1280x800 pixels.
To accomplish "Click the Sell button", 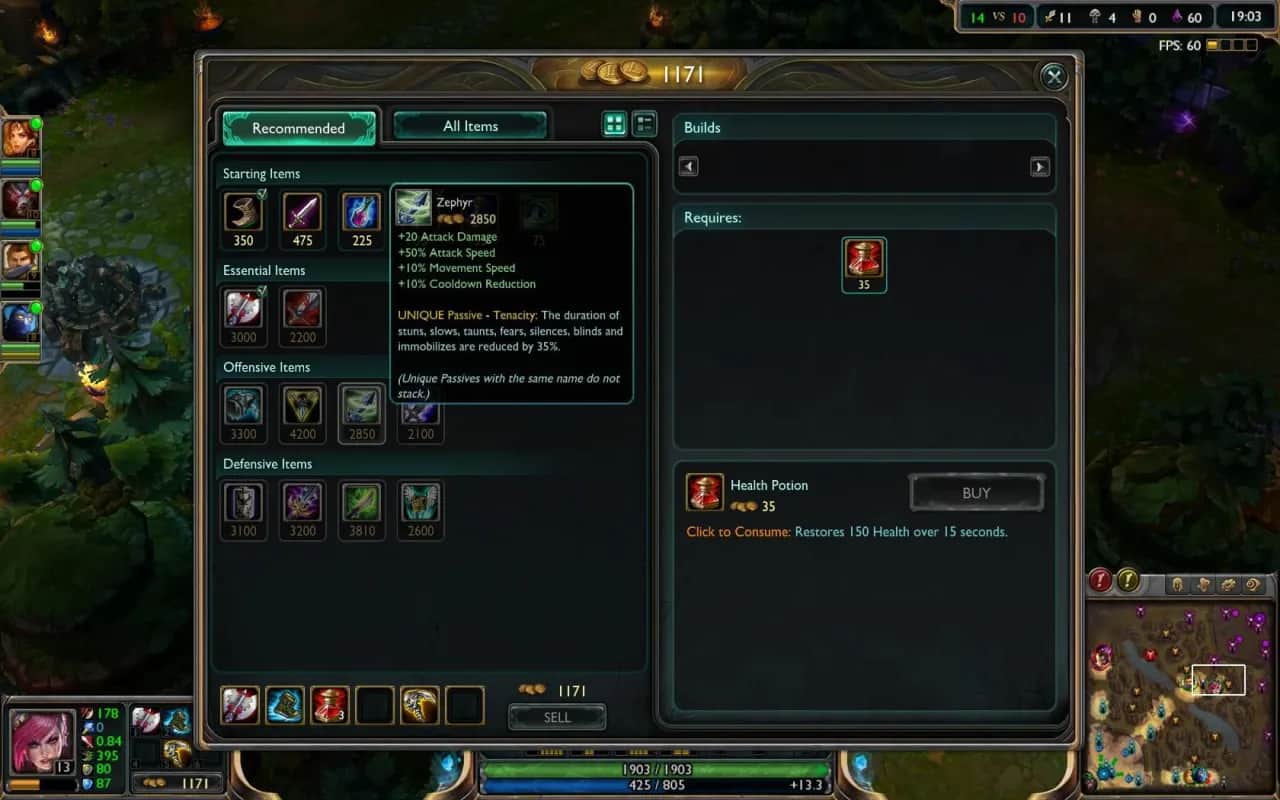I will tap(557, 717).
